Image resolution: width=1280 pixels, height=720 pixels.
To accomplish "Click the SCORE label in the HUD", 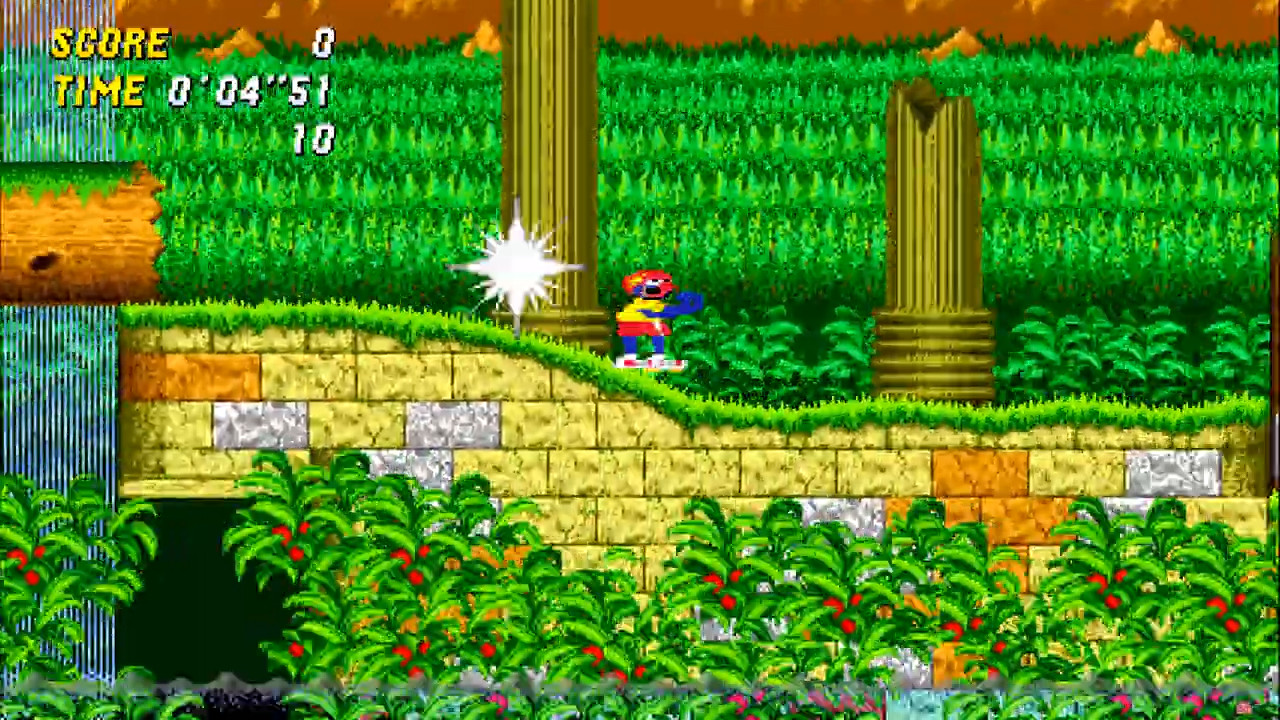I will coord(110,42).
